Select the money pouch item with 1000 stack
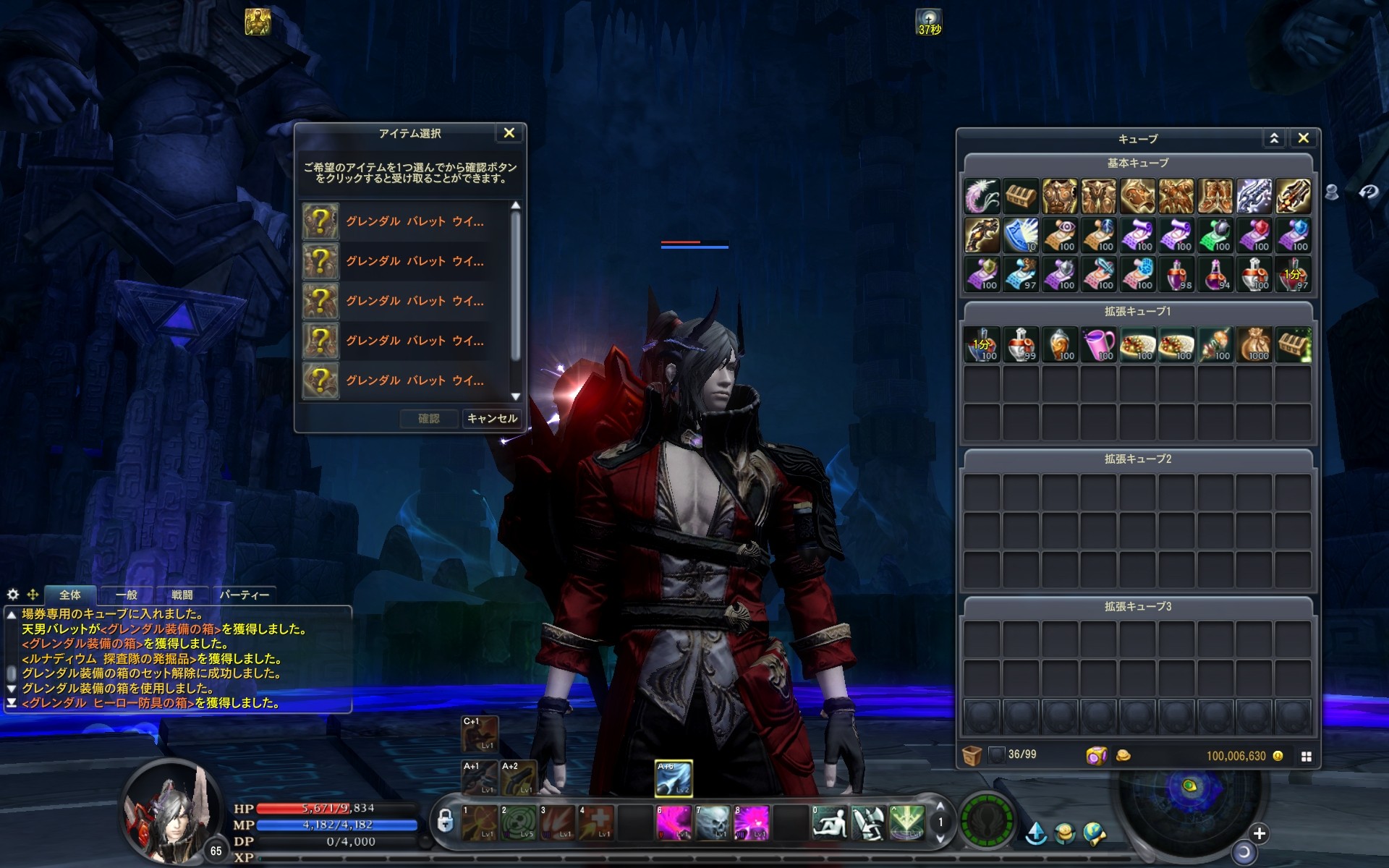Viewport: 1389px width, 868px height. tap(1254, 344)
